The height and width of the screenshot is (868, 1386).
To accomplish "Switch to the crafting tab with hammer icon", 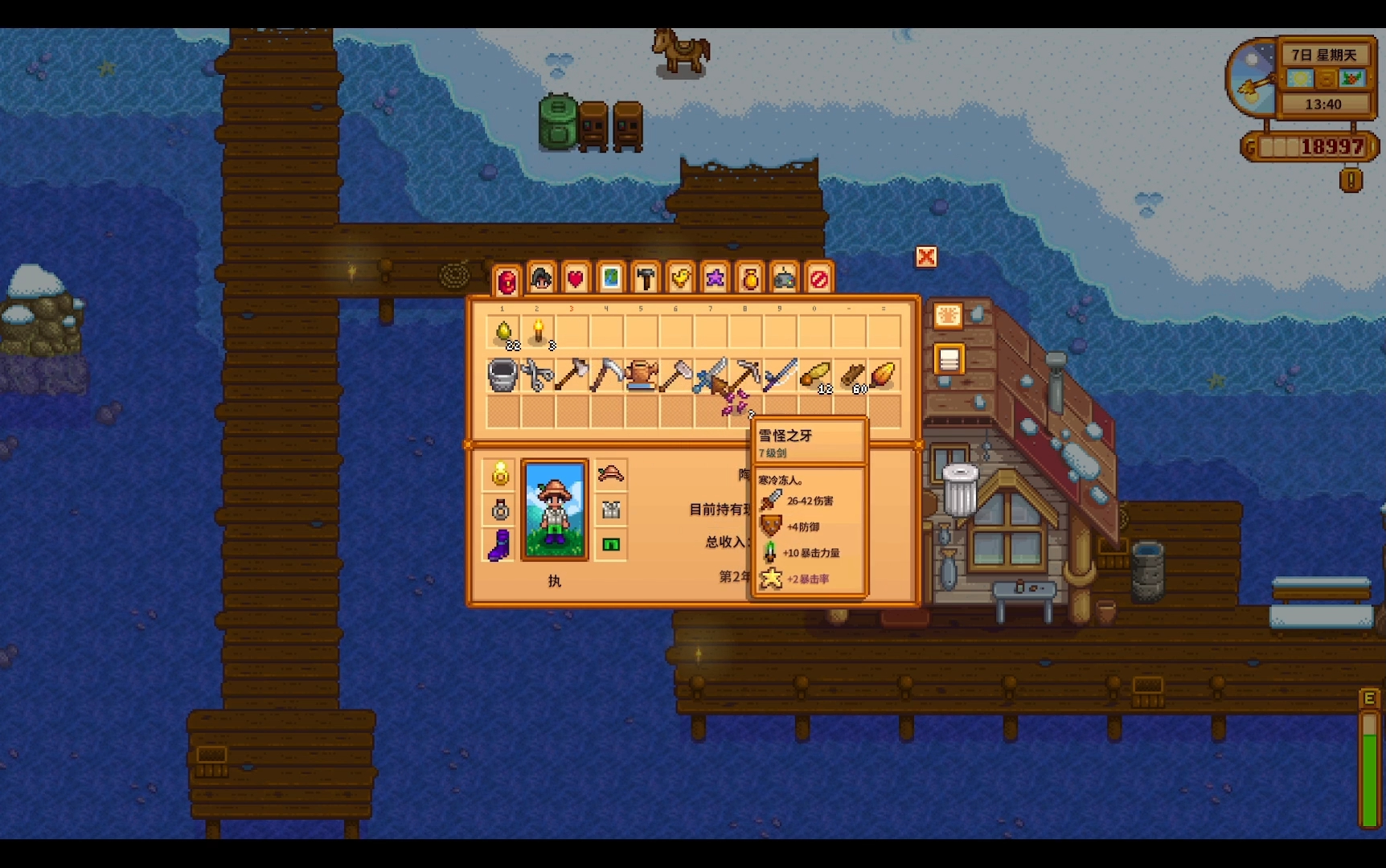I will [x=646, y=279].
